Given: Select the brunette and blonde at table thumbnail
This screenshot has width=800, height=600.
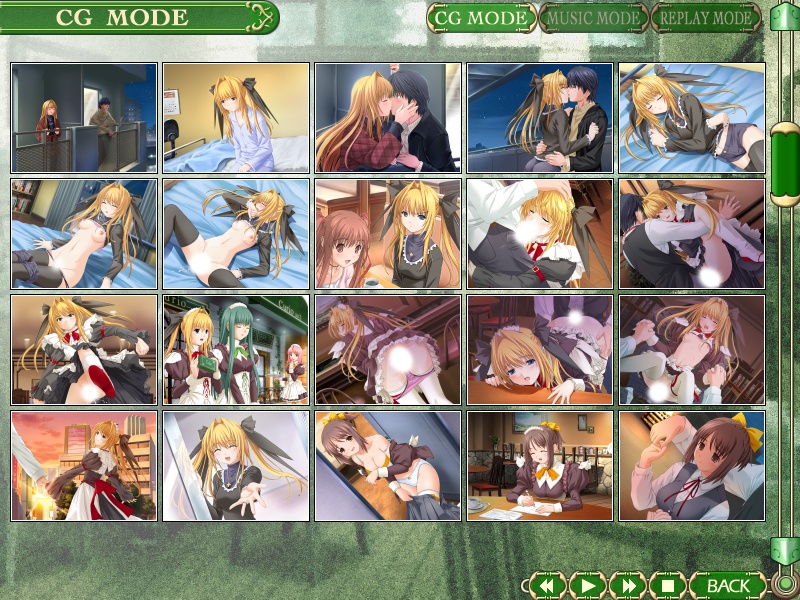Looking at the screenshot, I should 388,234.
